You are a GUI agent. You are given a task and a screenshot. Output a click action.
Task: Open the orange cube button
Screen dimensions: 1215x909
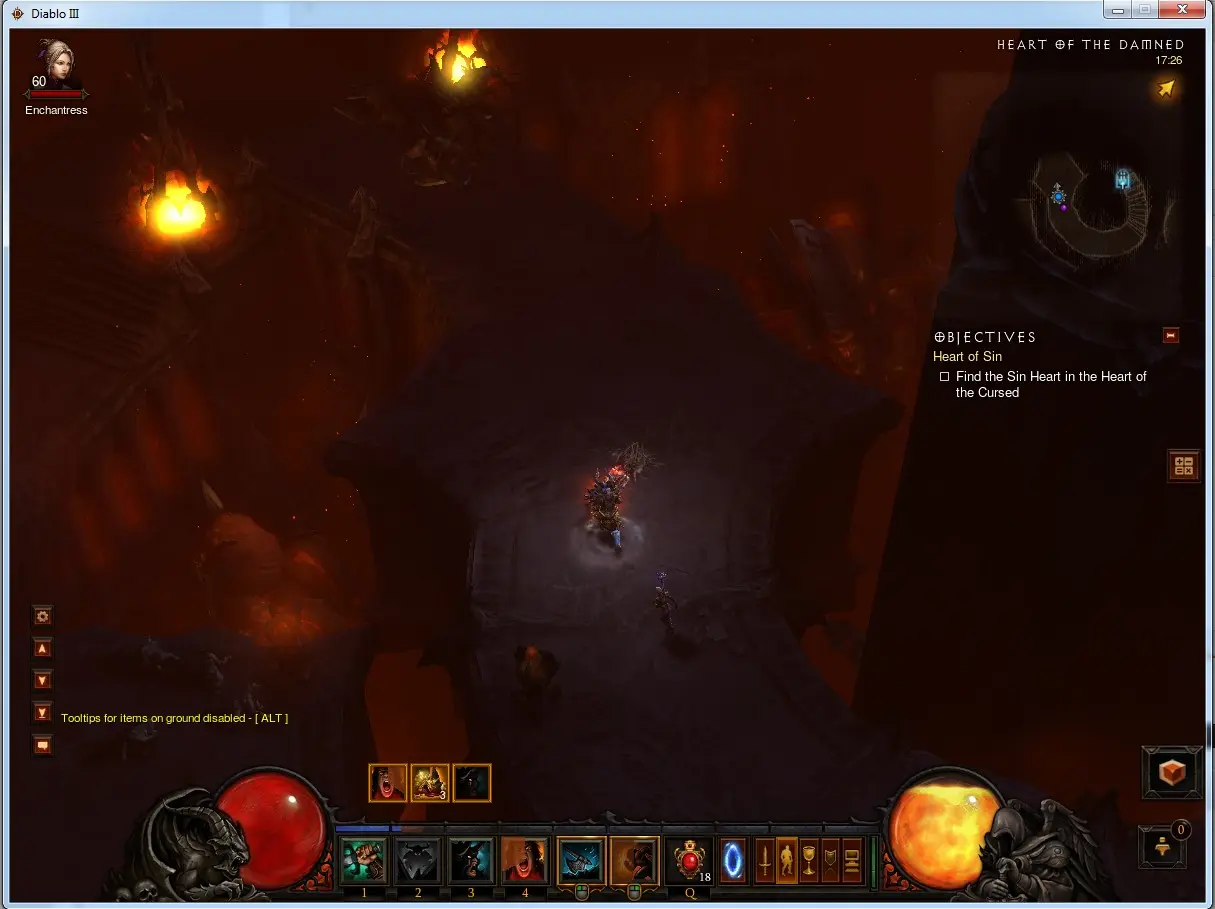pos(1172,772)
